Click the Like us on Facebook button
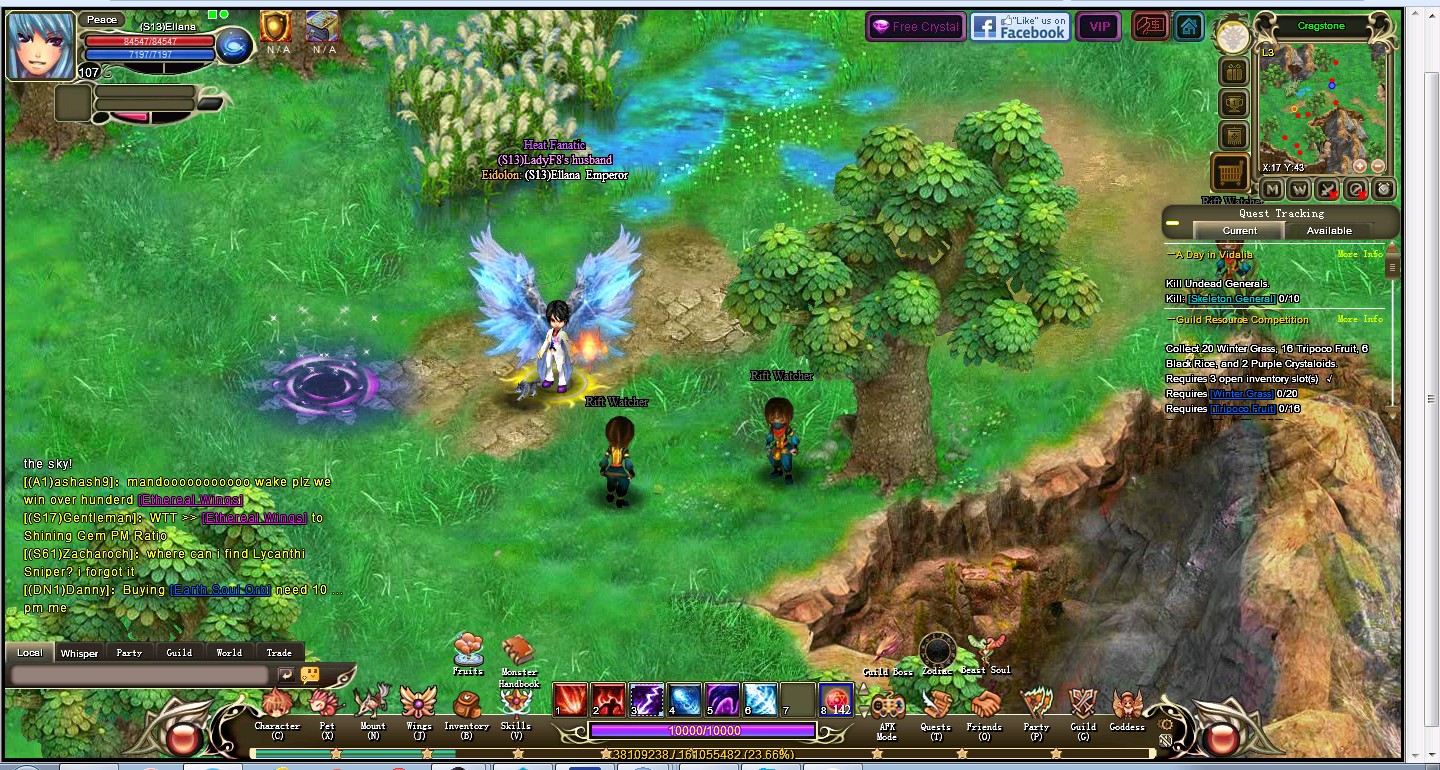Viewport: 1440px width, 770px height. pos(1020,27)
